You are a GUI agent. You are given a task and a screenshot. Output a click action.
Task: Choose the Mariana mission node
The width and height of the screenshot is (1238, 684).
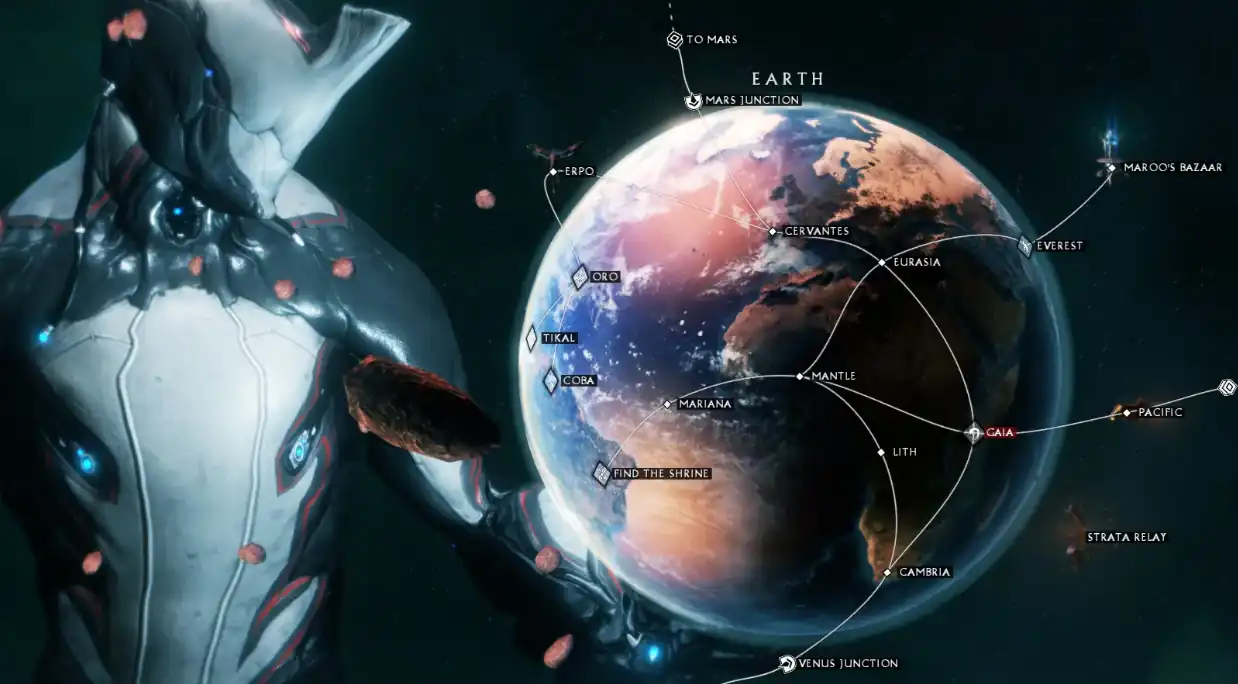click(667, 404)
